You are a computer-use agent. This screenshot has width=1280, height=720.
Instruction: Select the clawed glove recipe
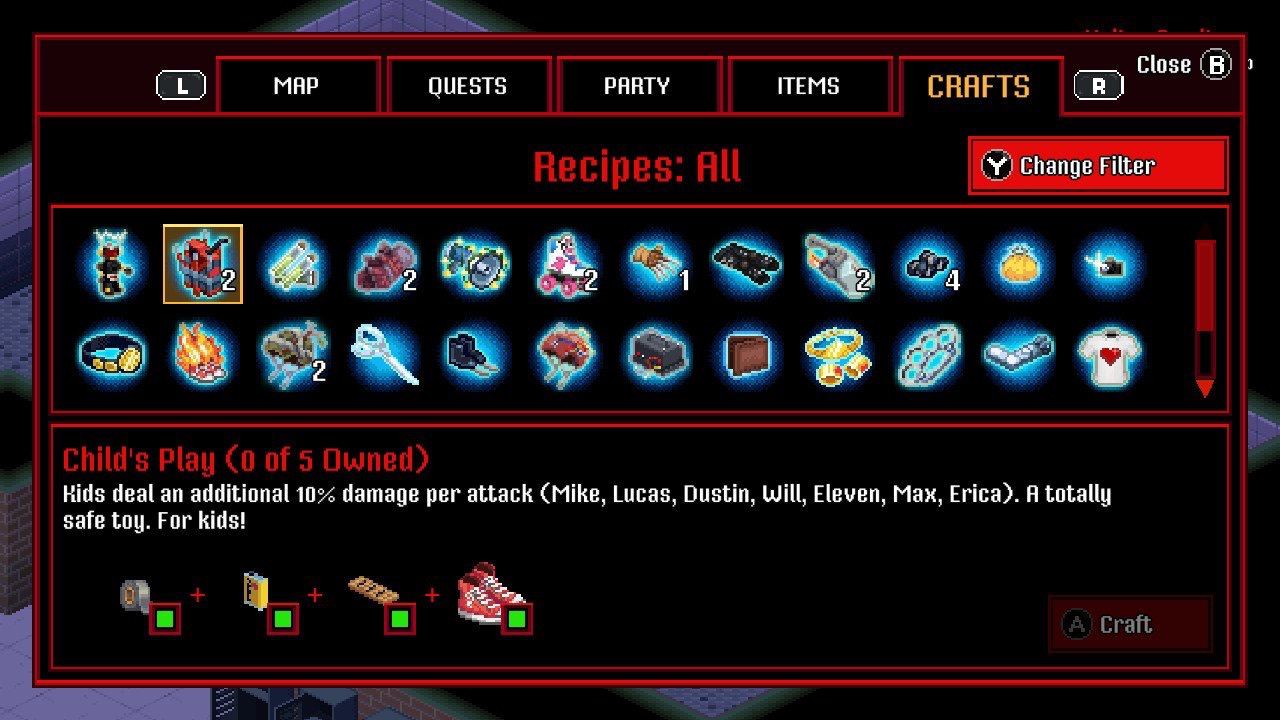click(656, 265)
